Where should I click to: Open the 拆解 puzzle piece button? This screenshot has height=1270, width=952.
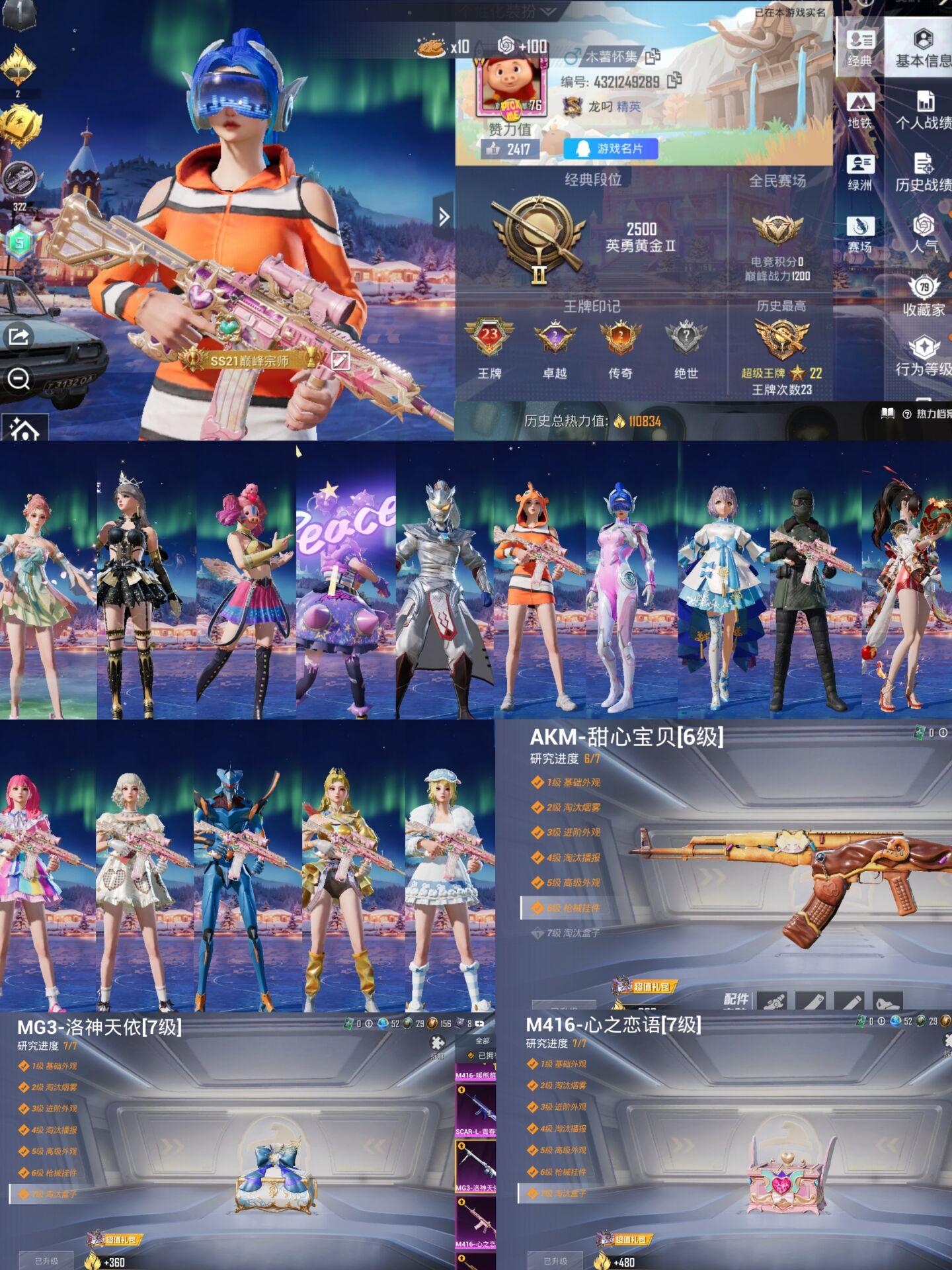click(438, 1046)
